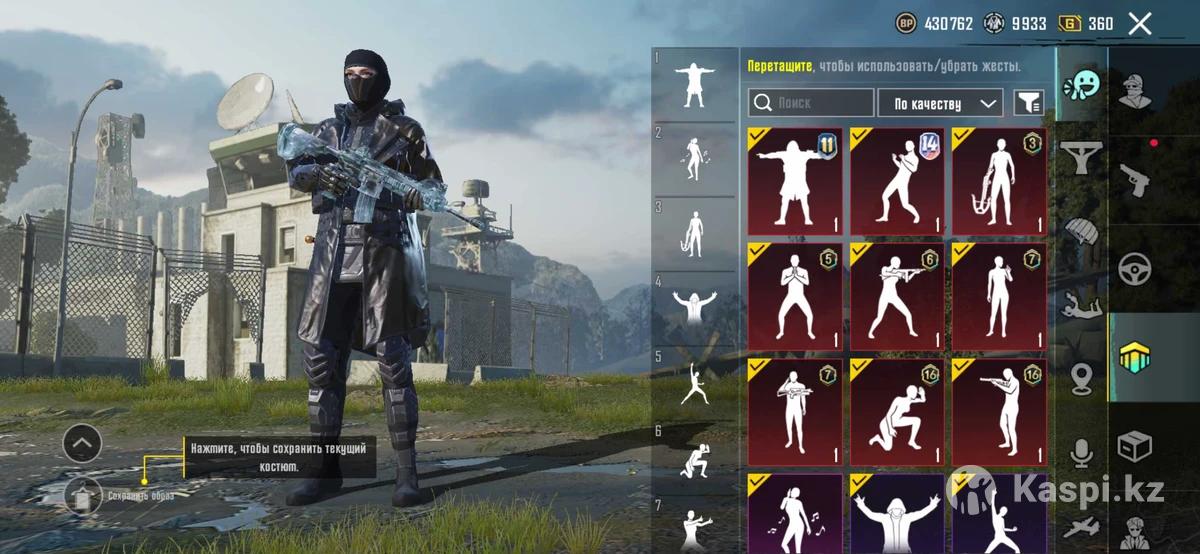Close the inventory screen with the X
This screenshot has width=1200, height=554.
click(1140, 24)
